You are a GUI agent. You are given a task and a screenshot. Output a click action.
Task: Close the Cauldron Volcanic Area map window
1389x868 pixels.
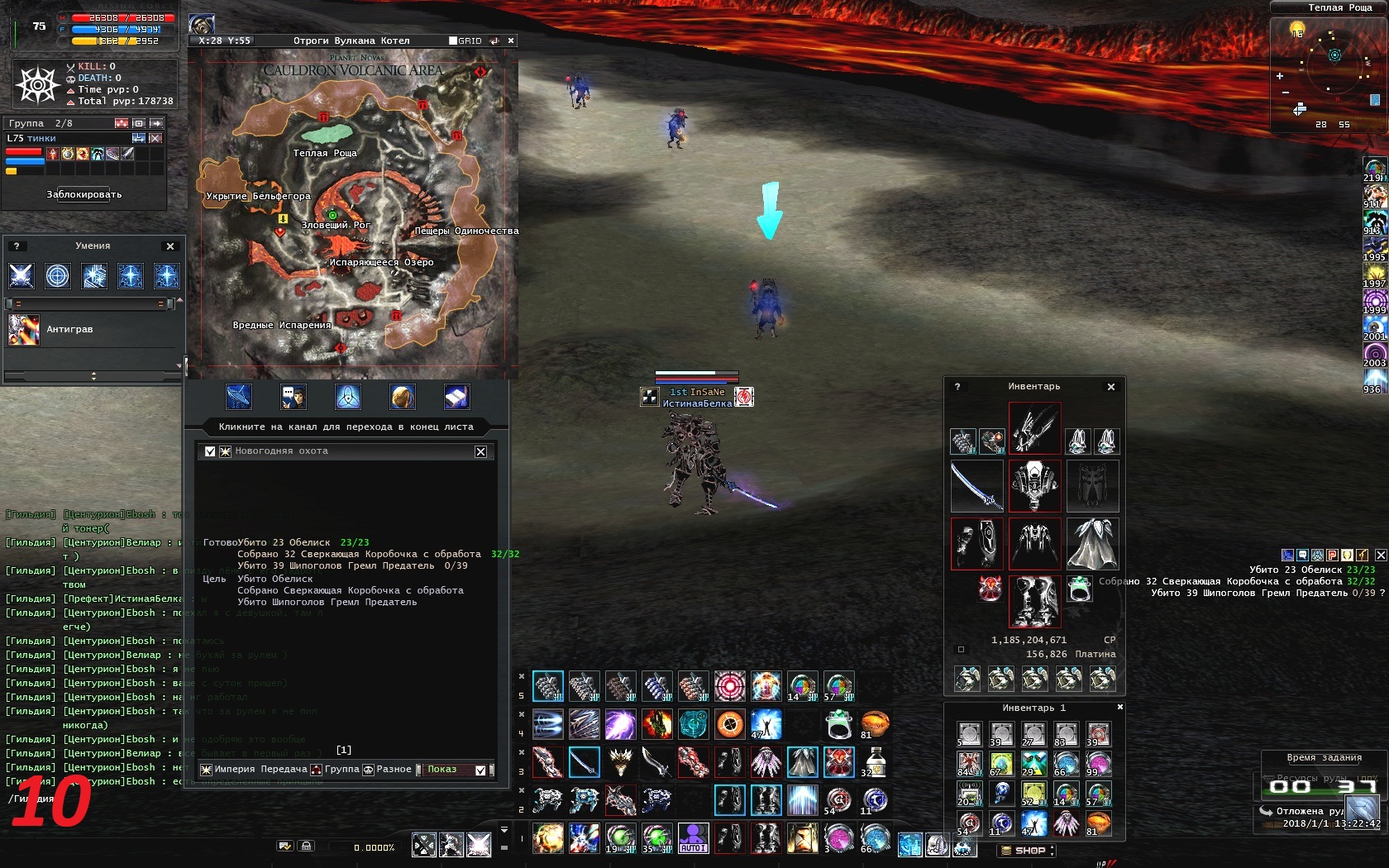coord(511,41)
